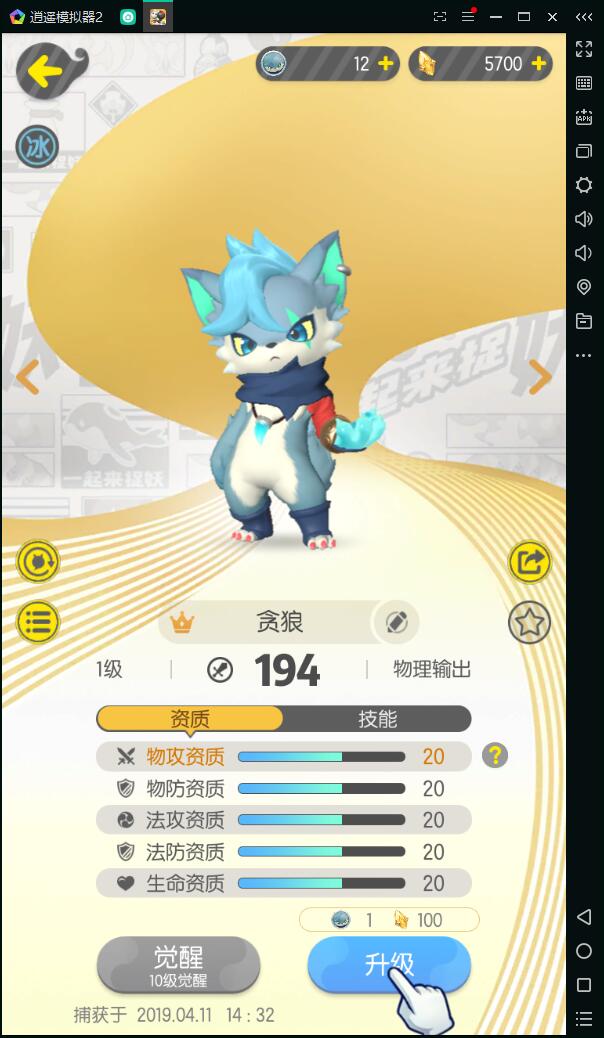Click the yellow circular refresh icon
The height and width of the screenshot is (1038, 604).
click(x=38, y=562)
